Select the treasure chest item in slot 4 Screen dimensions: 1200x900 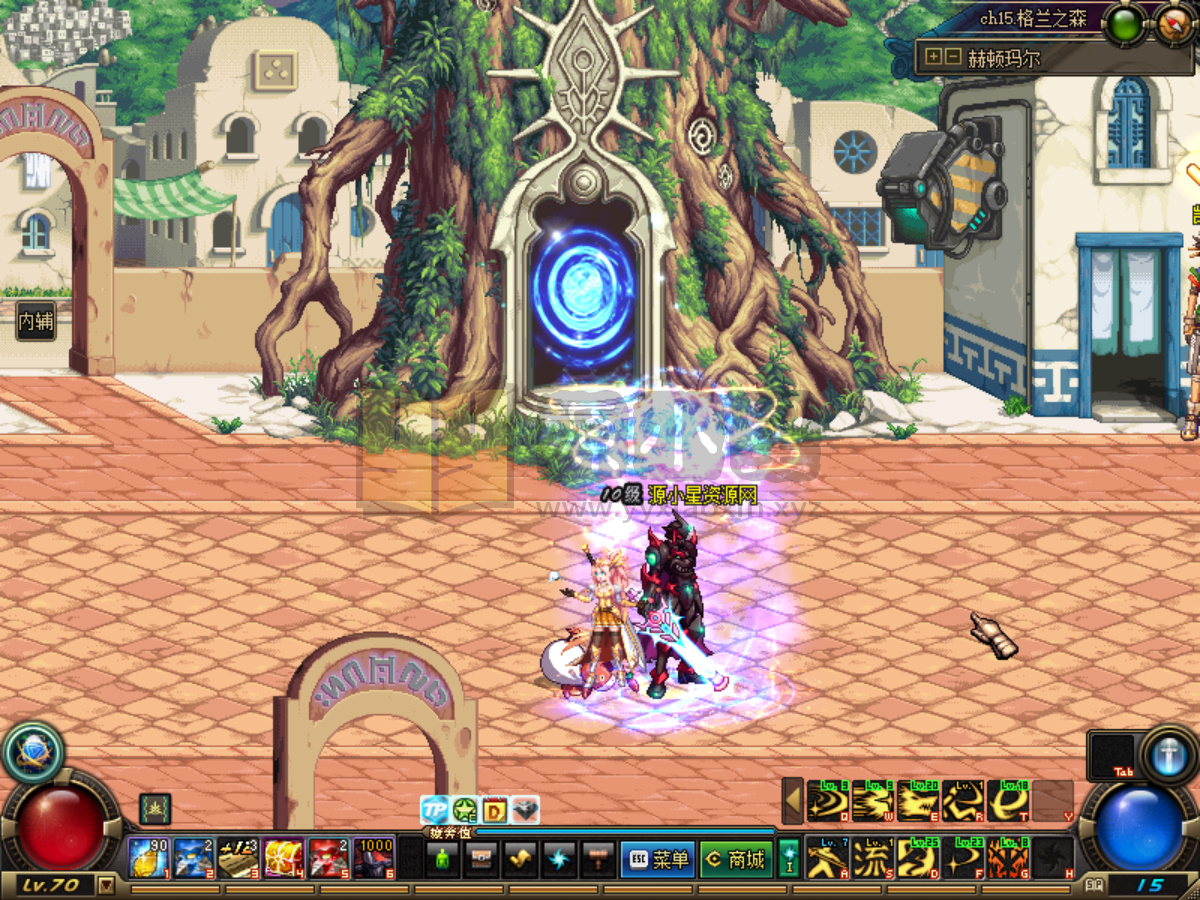coord(284,858)
